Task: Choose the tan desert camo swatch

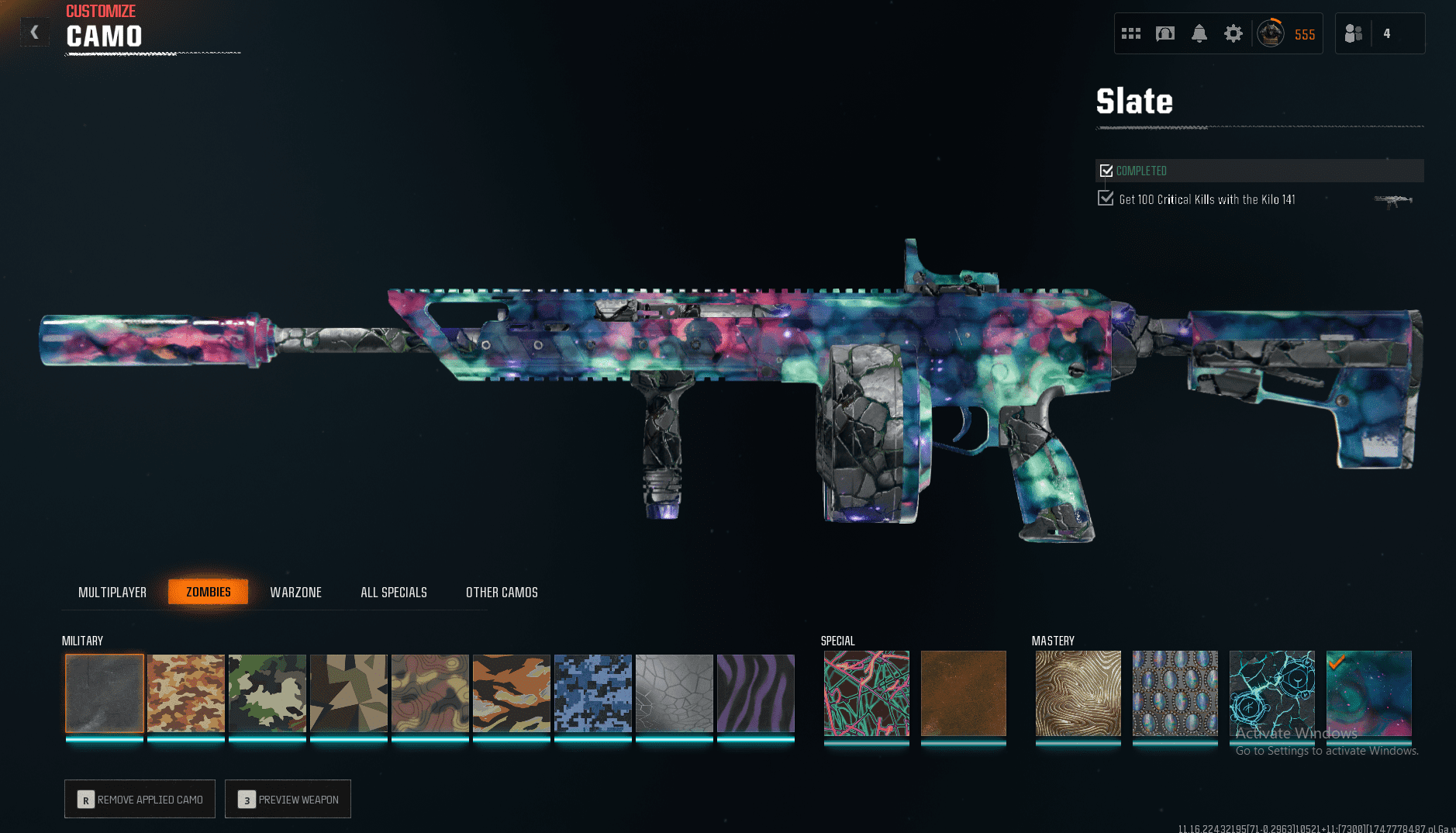Action: (x=186, y=693)
